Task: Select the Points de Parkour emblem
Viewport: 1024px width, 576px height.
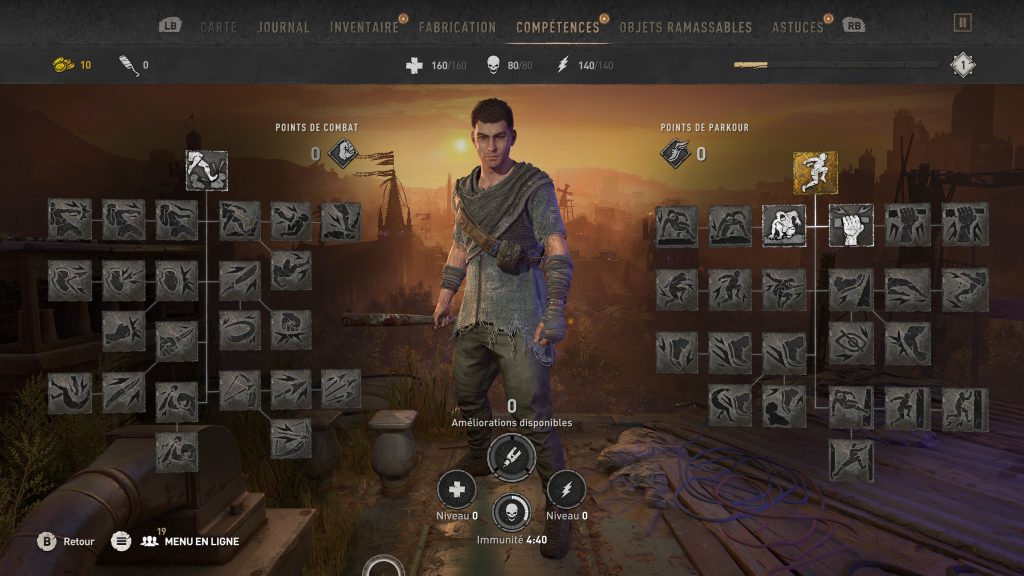Action: tap(675, 153)
